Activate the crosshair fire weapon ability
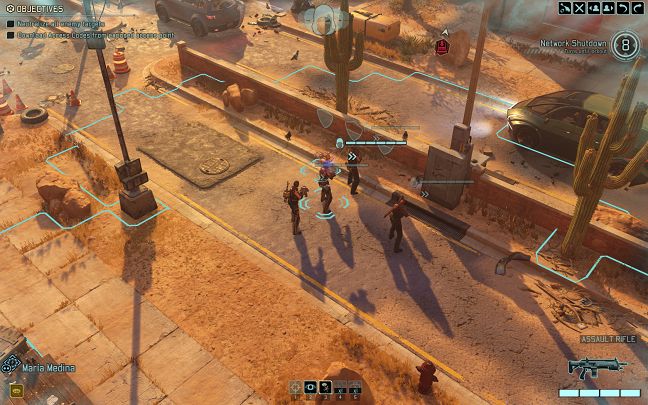This screenshot has height=405, width=648. [x=296, y=387]
